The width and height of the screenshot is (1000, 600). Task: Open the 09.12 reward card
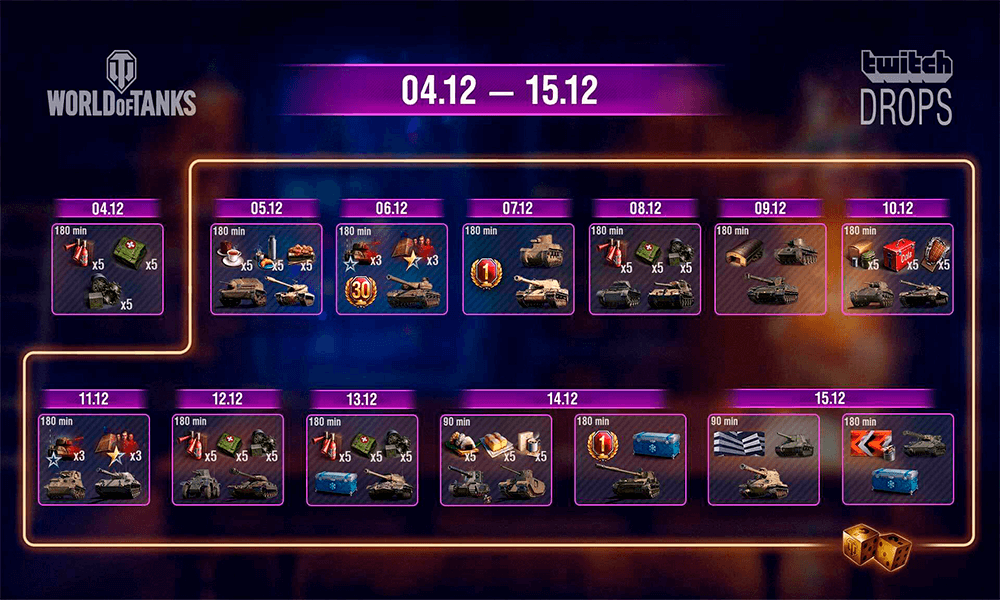coord(771,269)
